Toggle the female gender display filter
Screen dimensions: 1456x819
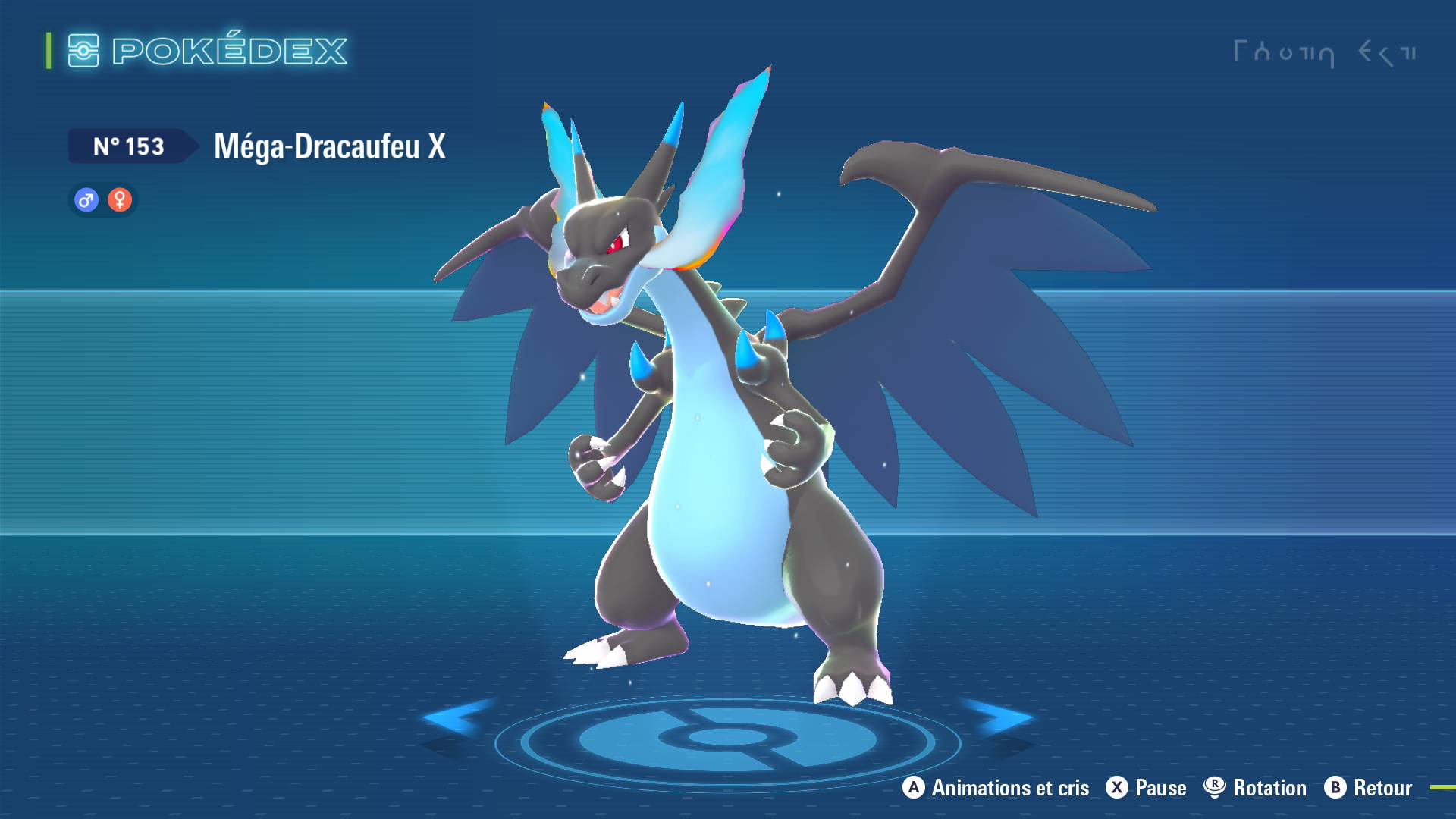click(120, 200)
